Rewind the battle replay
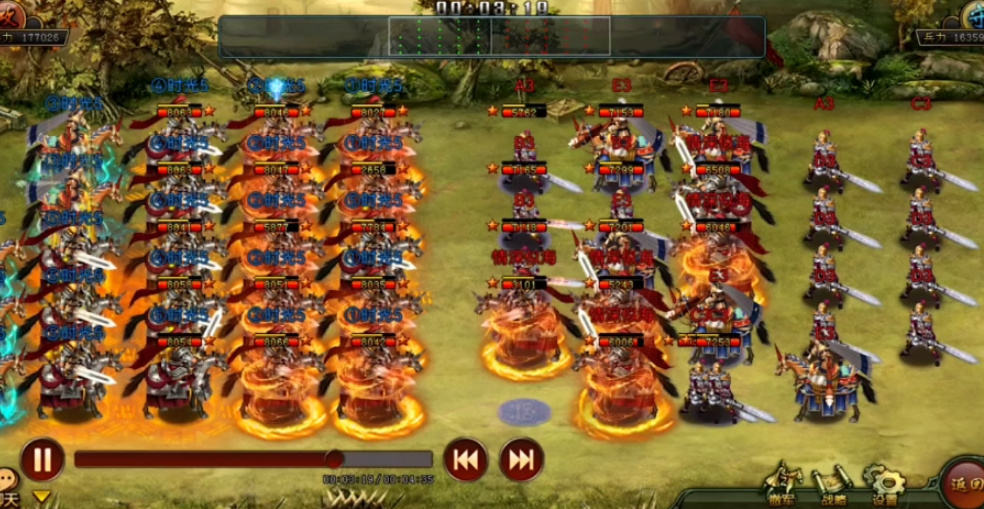 (x=465, y=460)
